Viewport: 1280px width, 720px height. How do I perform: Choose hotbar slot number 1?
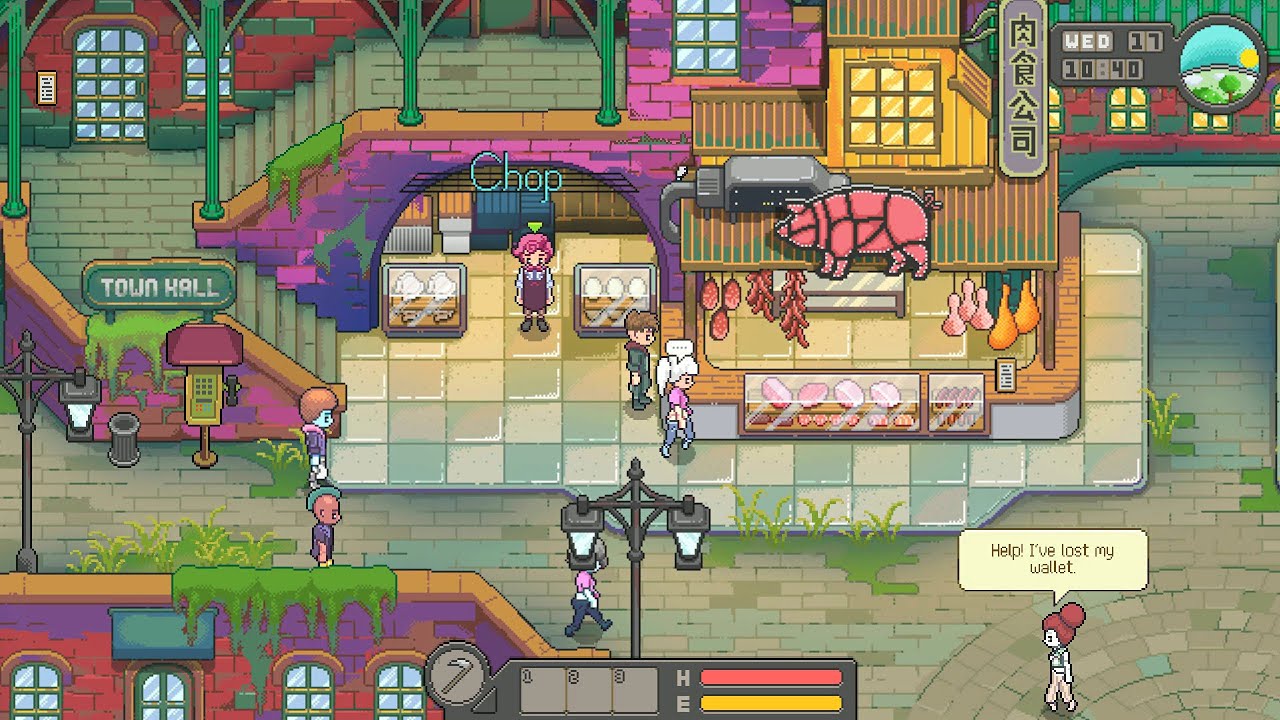pyautogui.click(x=542, y=690)
